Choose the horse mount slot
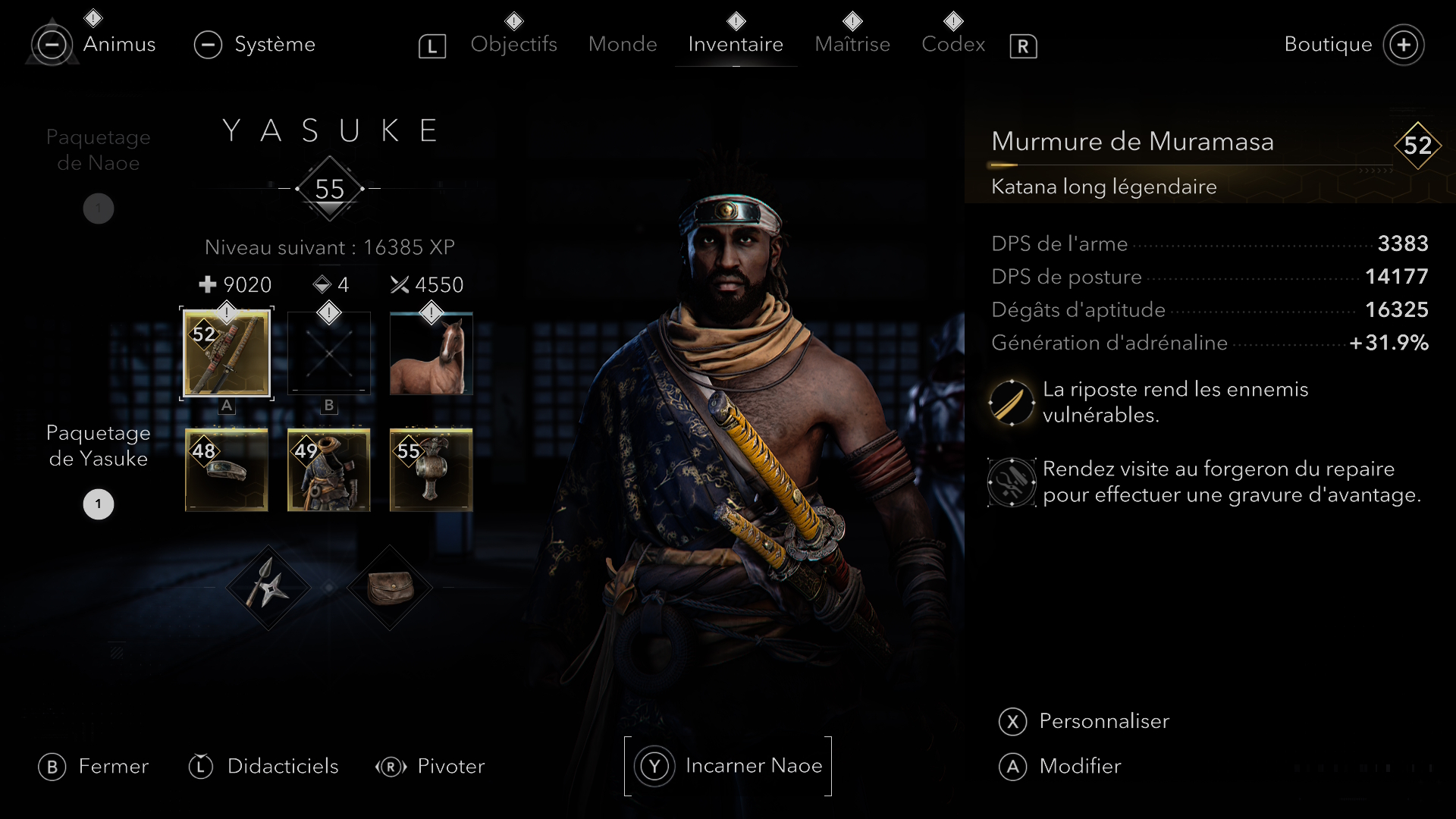The height and width of the screenshot is (819, 1456). (431, 353)
